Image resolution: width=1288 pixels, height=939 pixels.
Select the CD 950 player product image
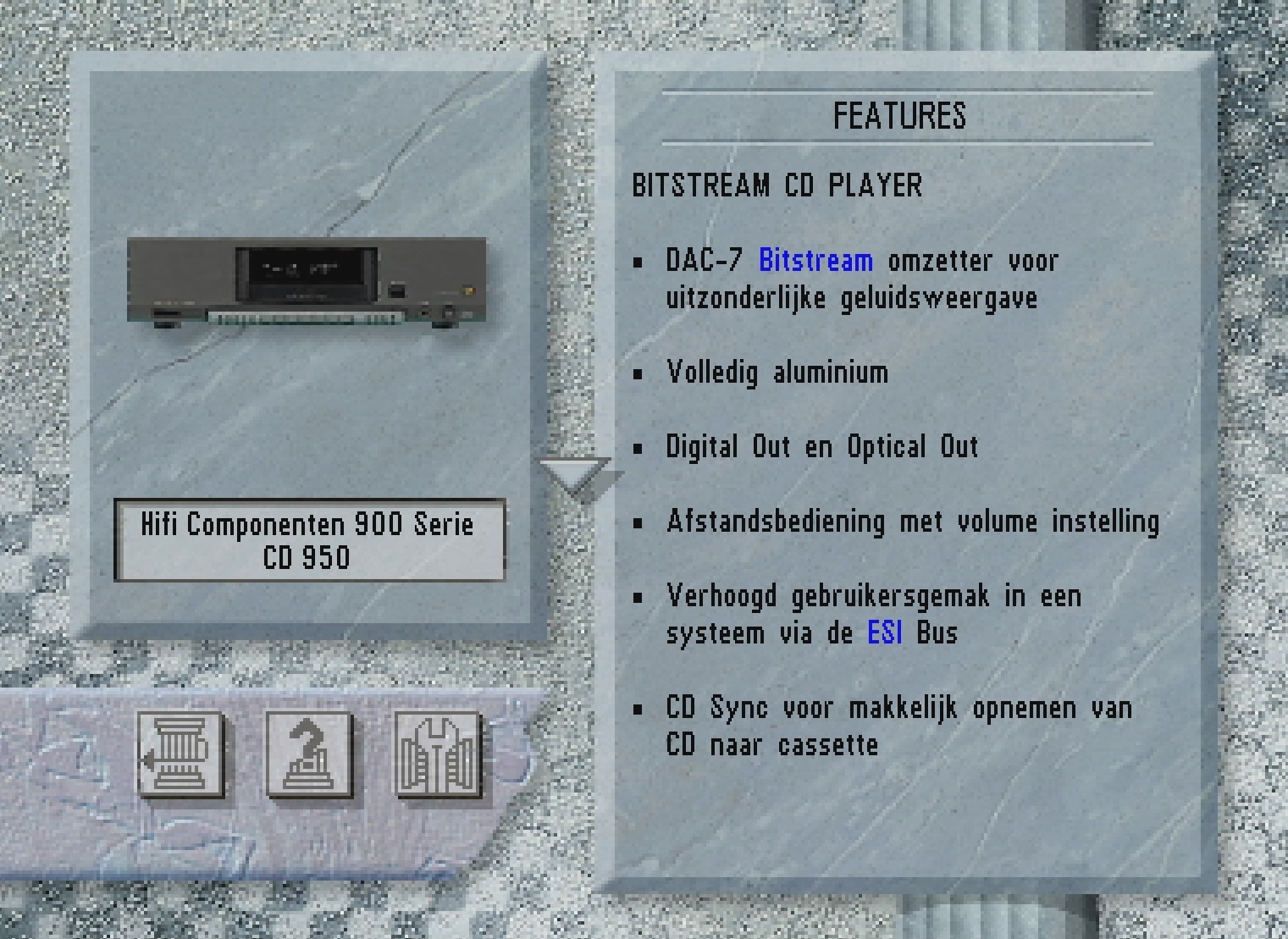click(x=307, y=281)
